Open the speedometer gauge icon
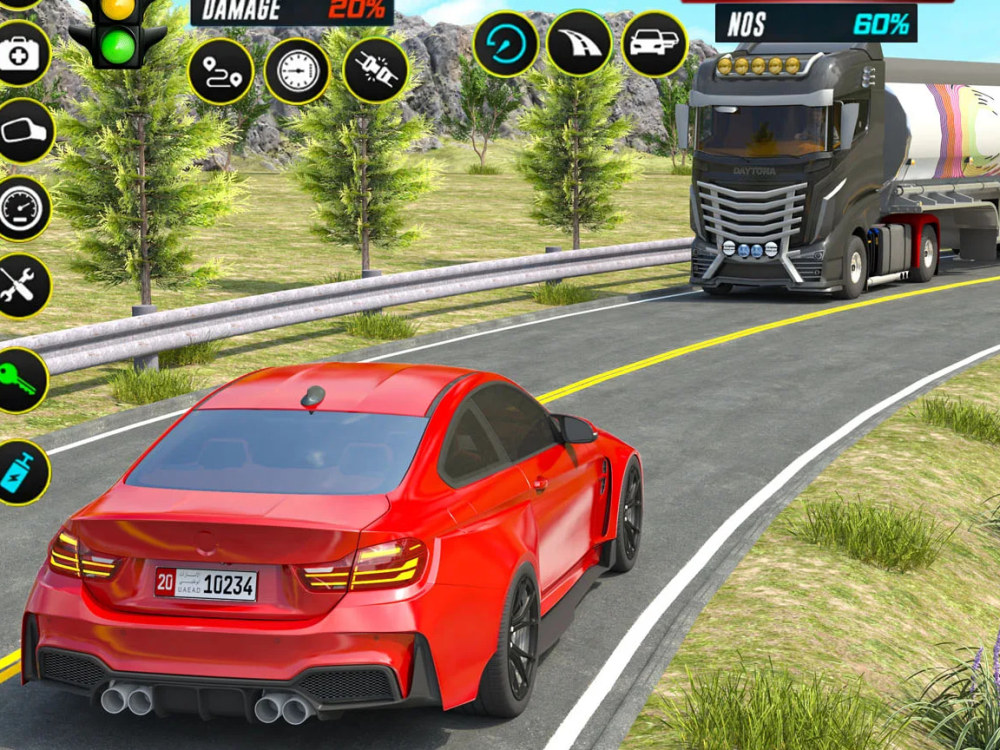Image resolution: width=1000 pixels, height=750 pixels. click(19, 208)
